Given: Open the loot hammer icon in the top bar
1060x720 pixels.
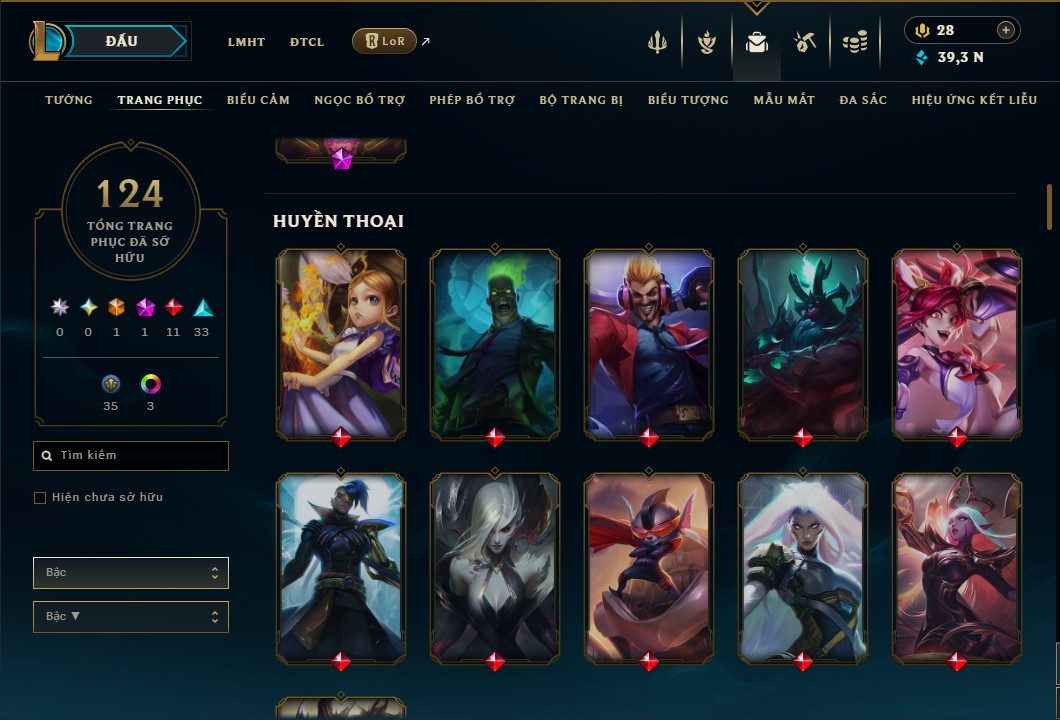Looking at the screenshot, I should (805, 42).
